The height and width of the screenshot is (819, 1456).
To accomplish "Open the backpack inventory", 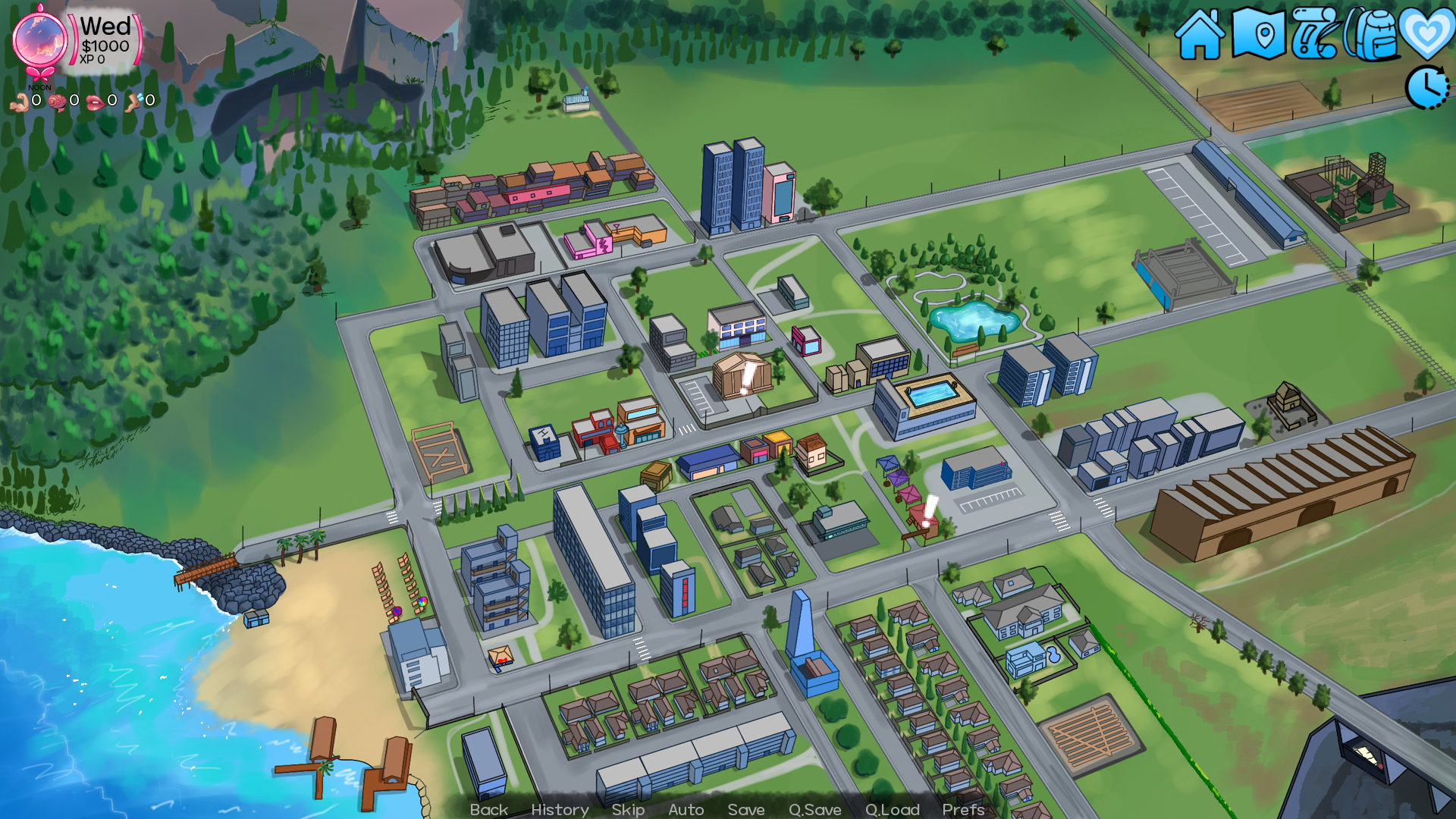I will [1373, 34].
